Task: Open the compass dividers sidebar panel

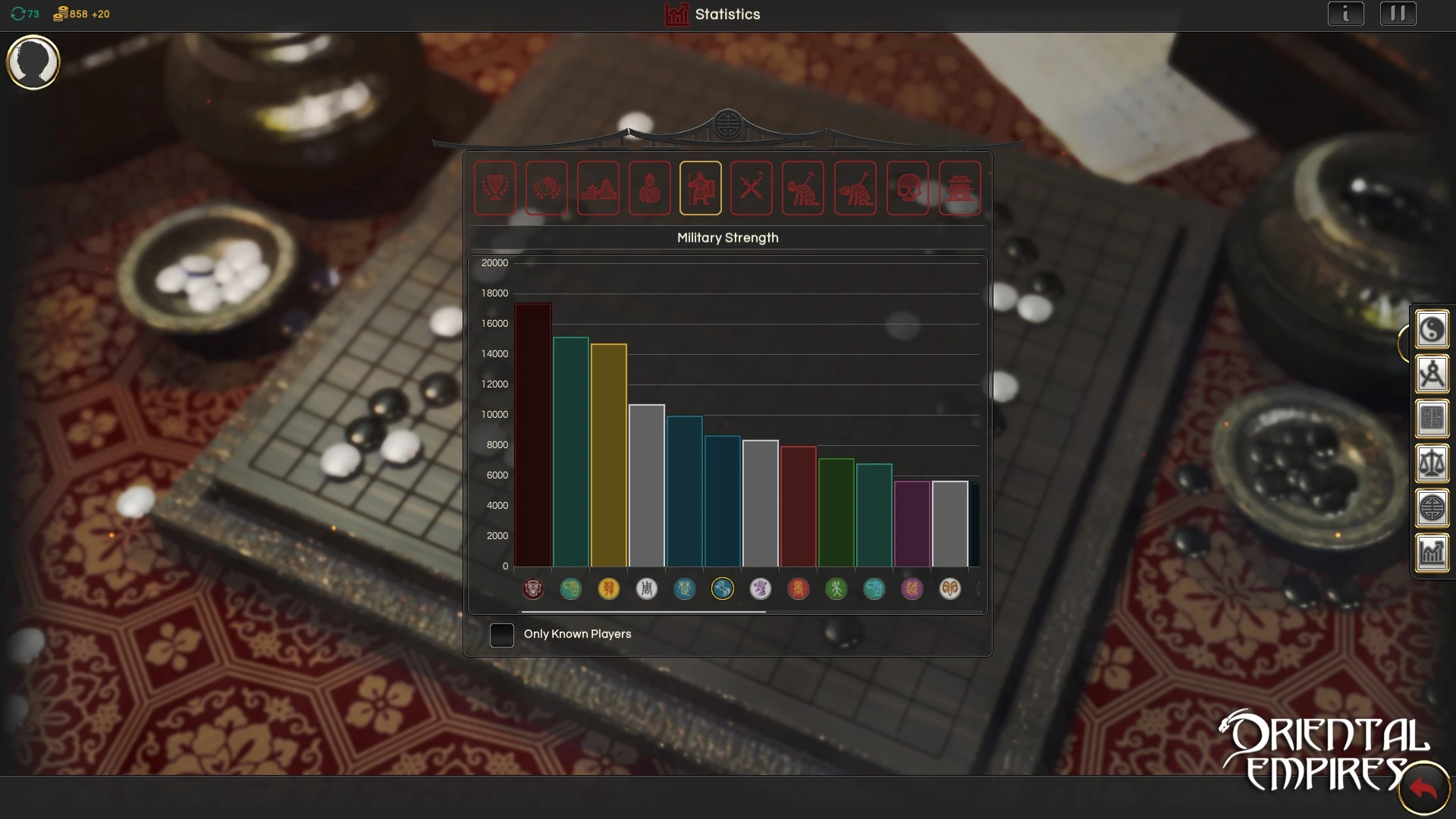Action: [1432, 374]
